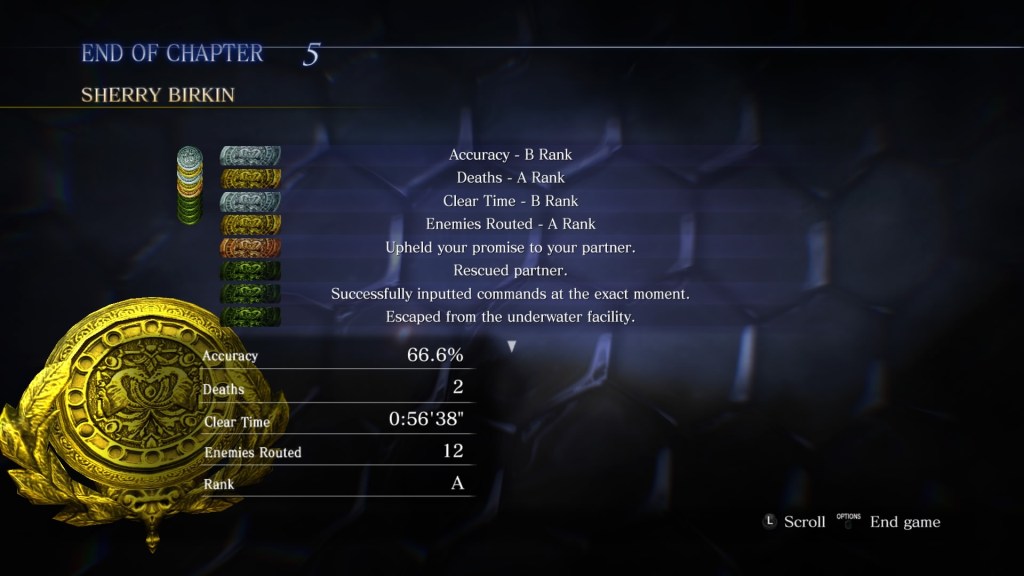Select the Deaths - A Rank medal row
1024x576 pixels.
click(510, 178)
